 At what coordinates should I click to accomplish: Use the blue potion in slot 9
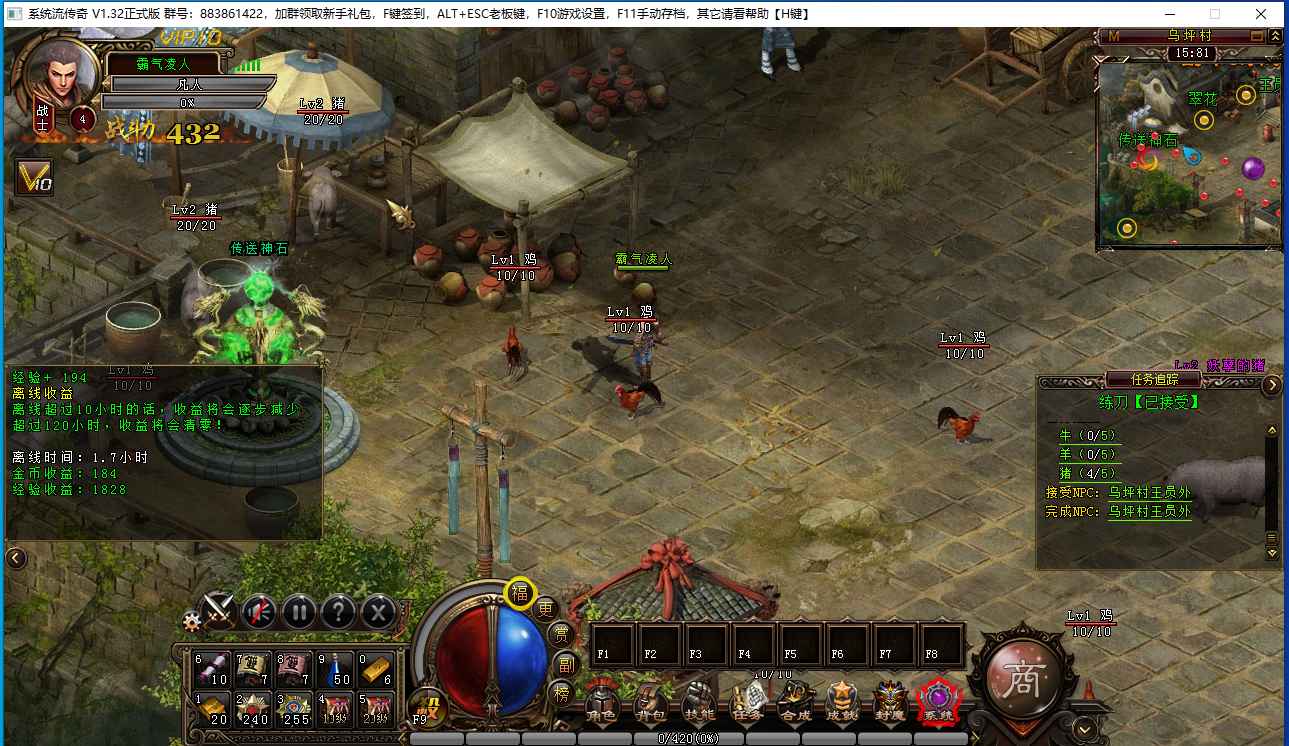tap(342, 669)
